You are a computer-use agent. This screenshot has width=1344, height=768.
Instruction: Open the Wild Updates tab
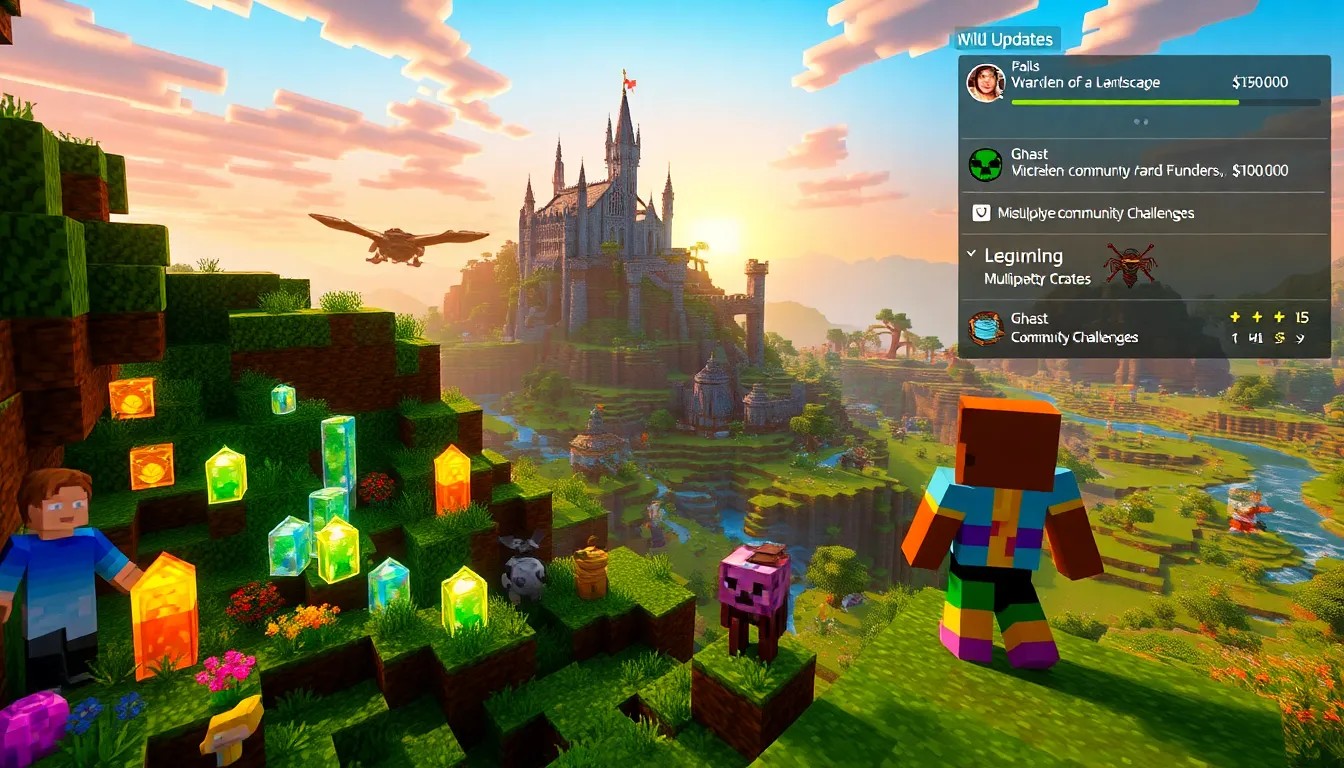click(1004, 40)
